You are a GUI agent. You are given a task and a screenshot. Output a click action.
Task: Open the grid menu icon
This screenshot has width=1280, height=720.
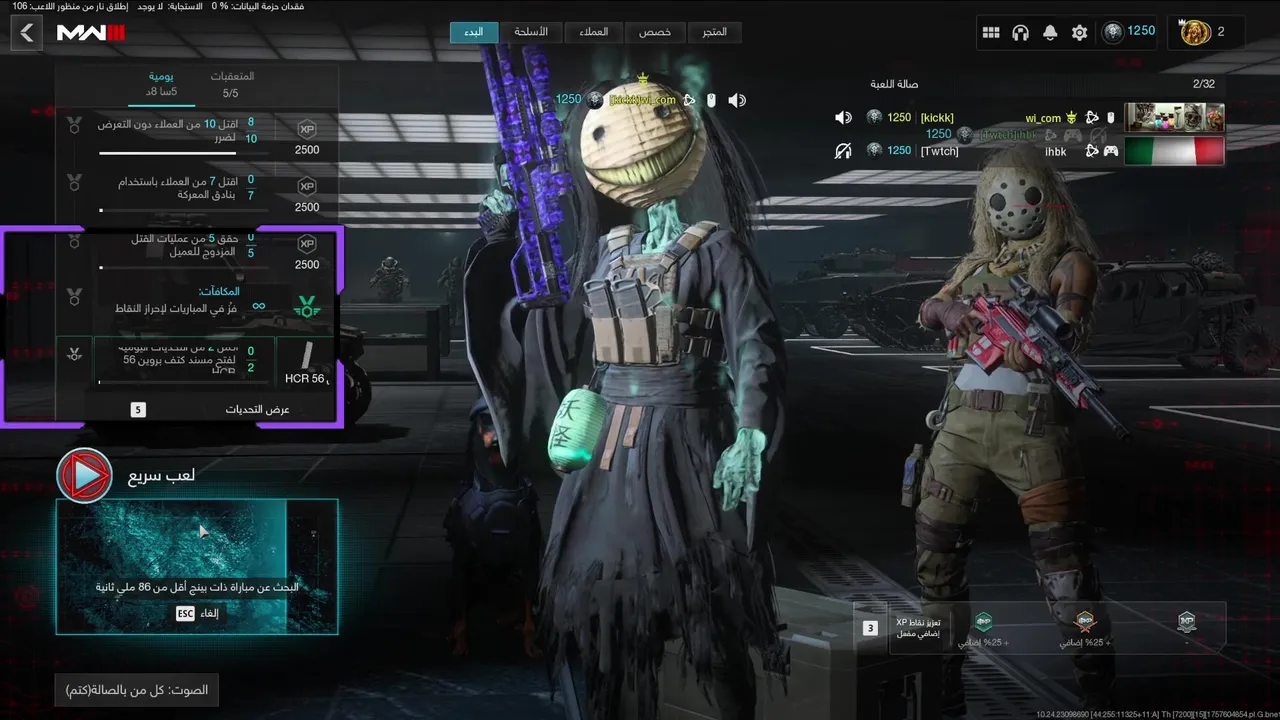pos(991,33)
